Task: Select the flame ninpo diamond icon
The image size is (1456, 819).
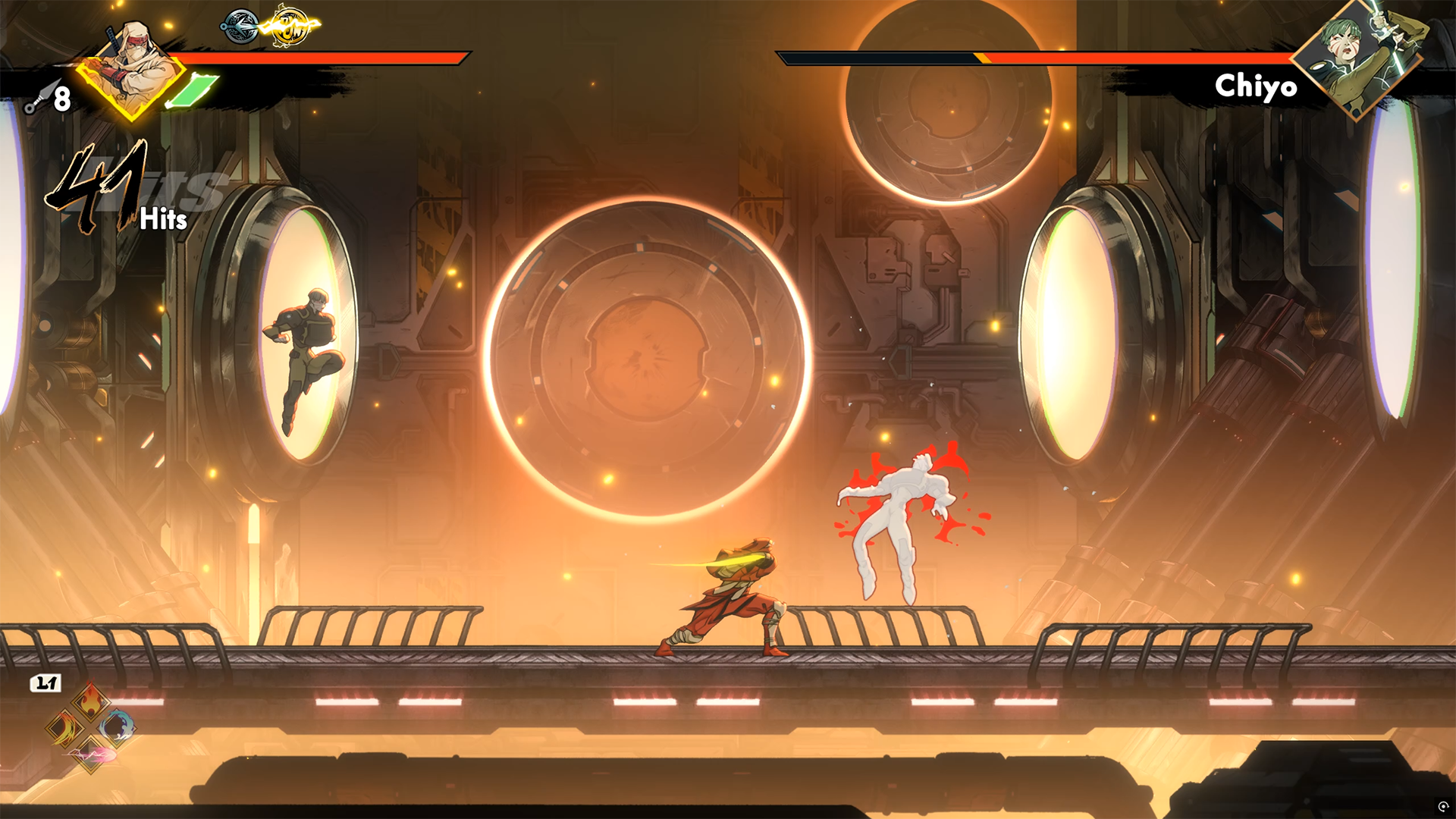Action: [90, 701]
